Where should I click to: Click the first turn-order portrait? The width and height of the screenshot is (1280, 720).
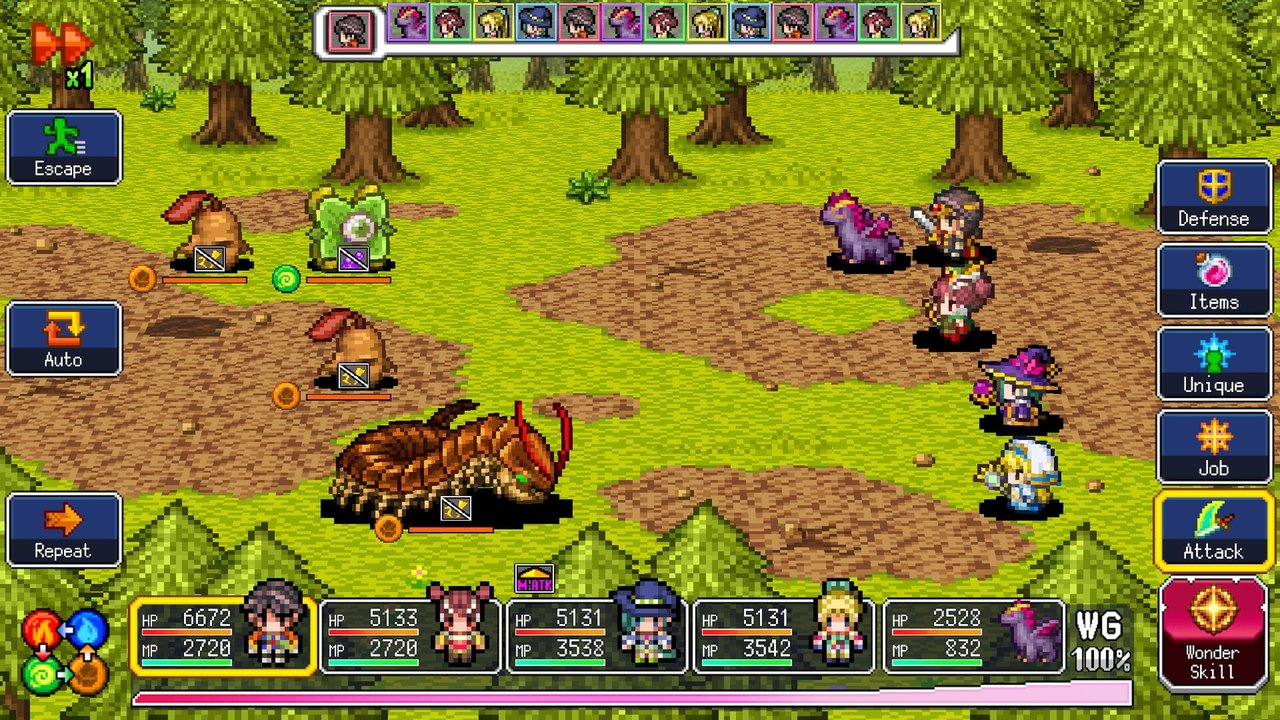pos(349,31)
